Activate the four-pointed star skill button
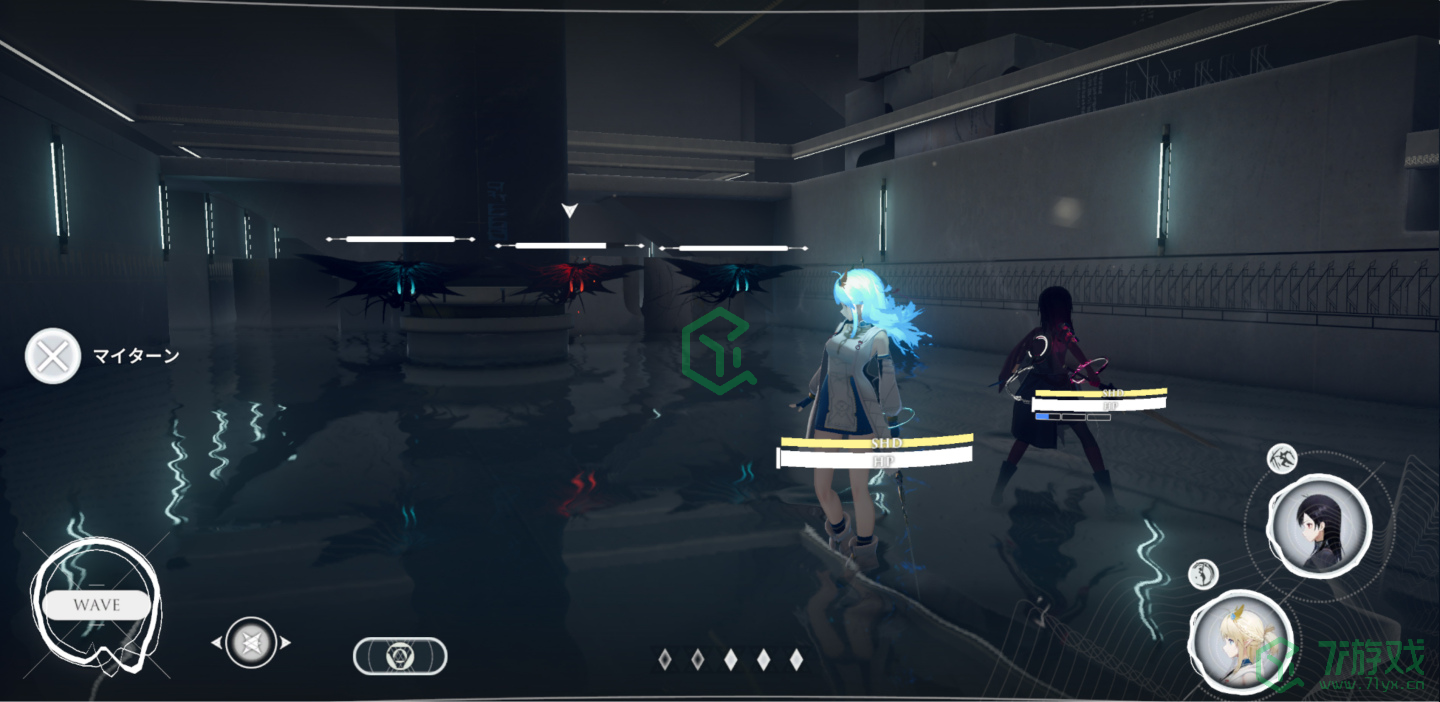The height and width of the screenshot is (702, 1440). click(x=250, y=642)
